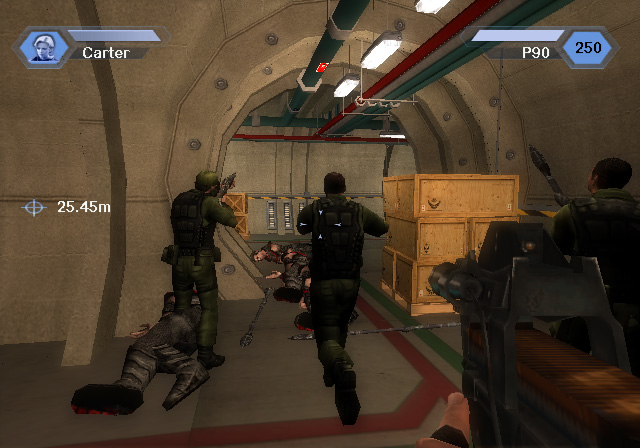Click the Carter character portrait icon

tap(43, 46)
